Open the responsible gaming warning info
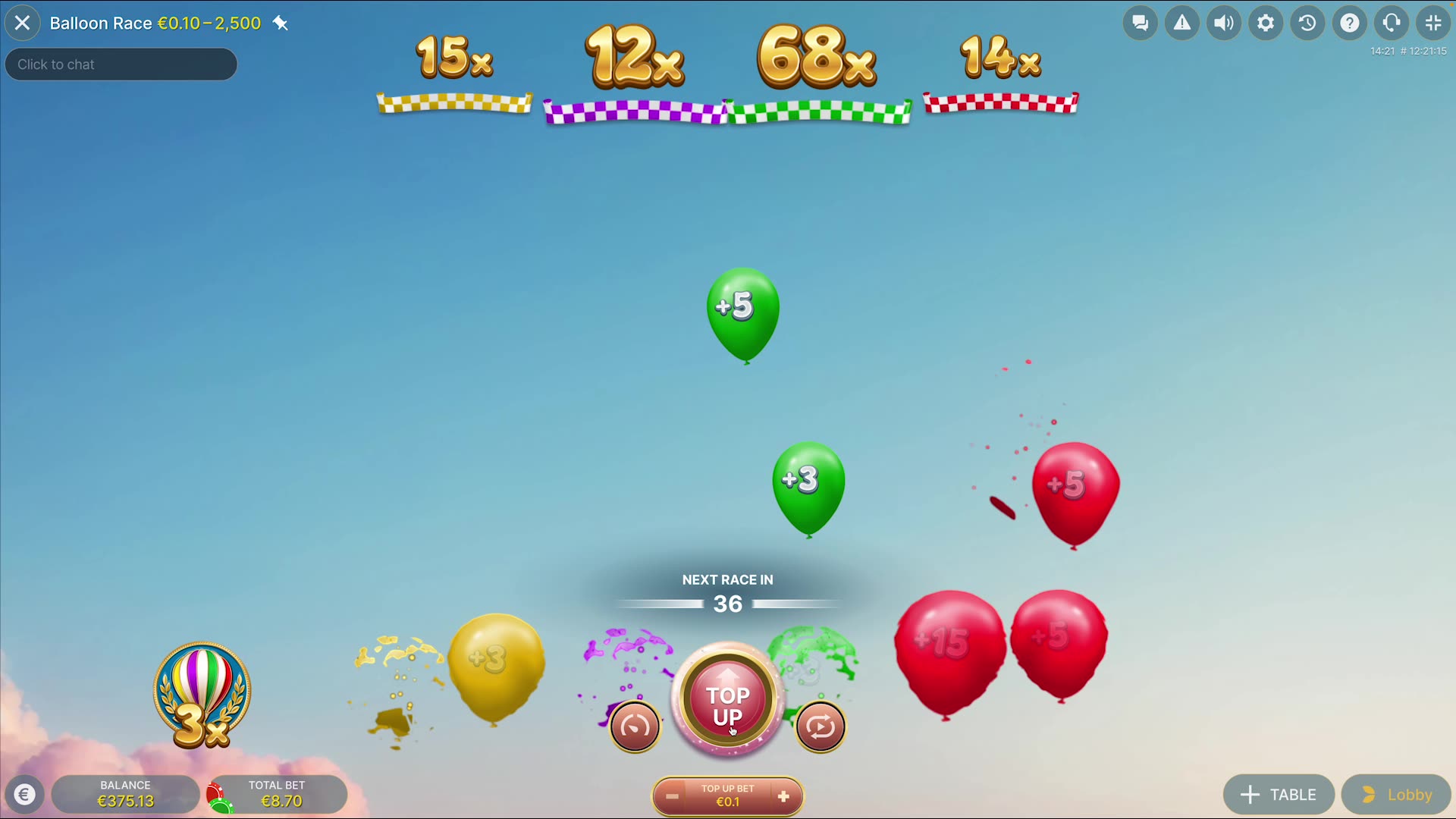Image resolution: width=1456 pixels, height=819 pixels. pos(1181,23)
